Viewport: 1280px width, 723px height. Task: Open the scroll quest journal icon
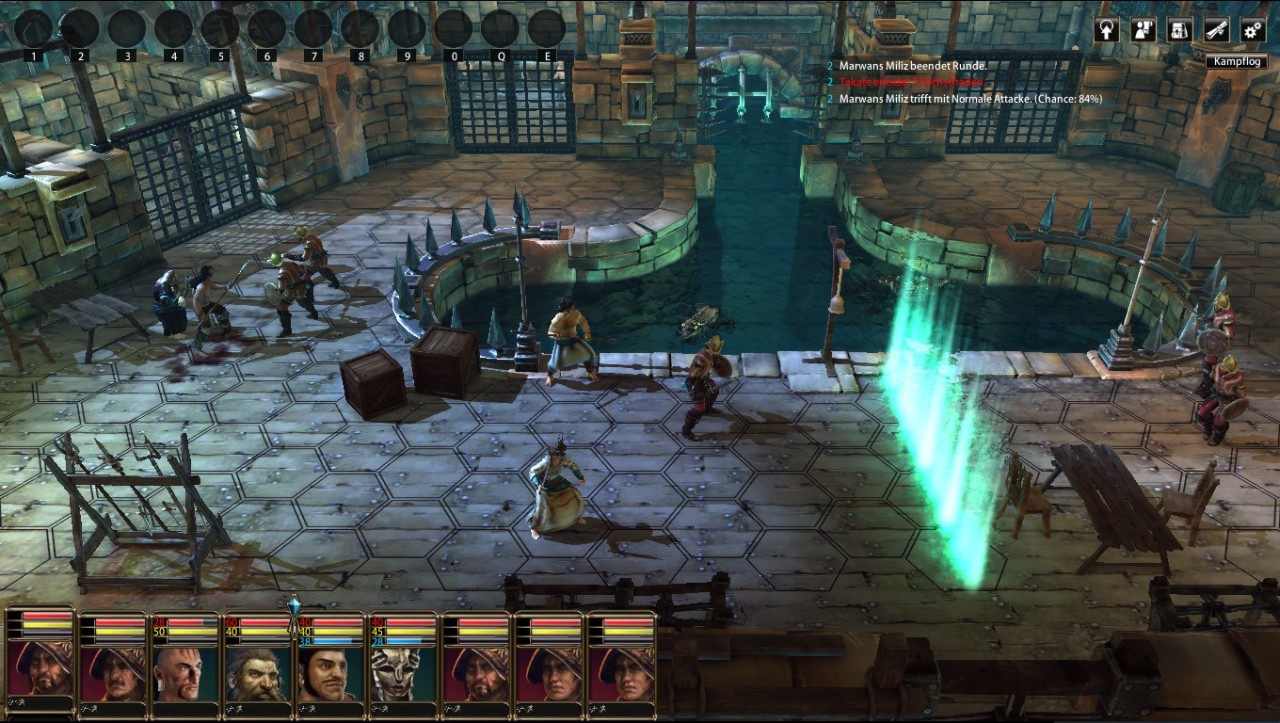pos(1216,30)
